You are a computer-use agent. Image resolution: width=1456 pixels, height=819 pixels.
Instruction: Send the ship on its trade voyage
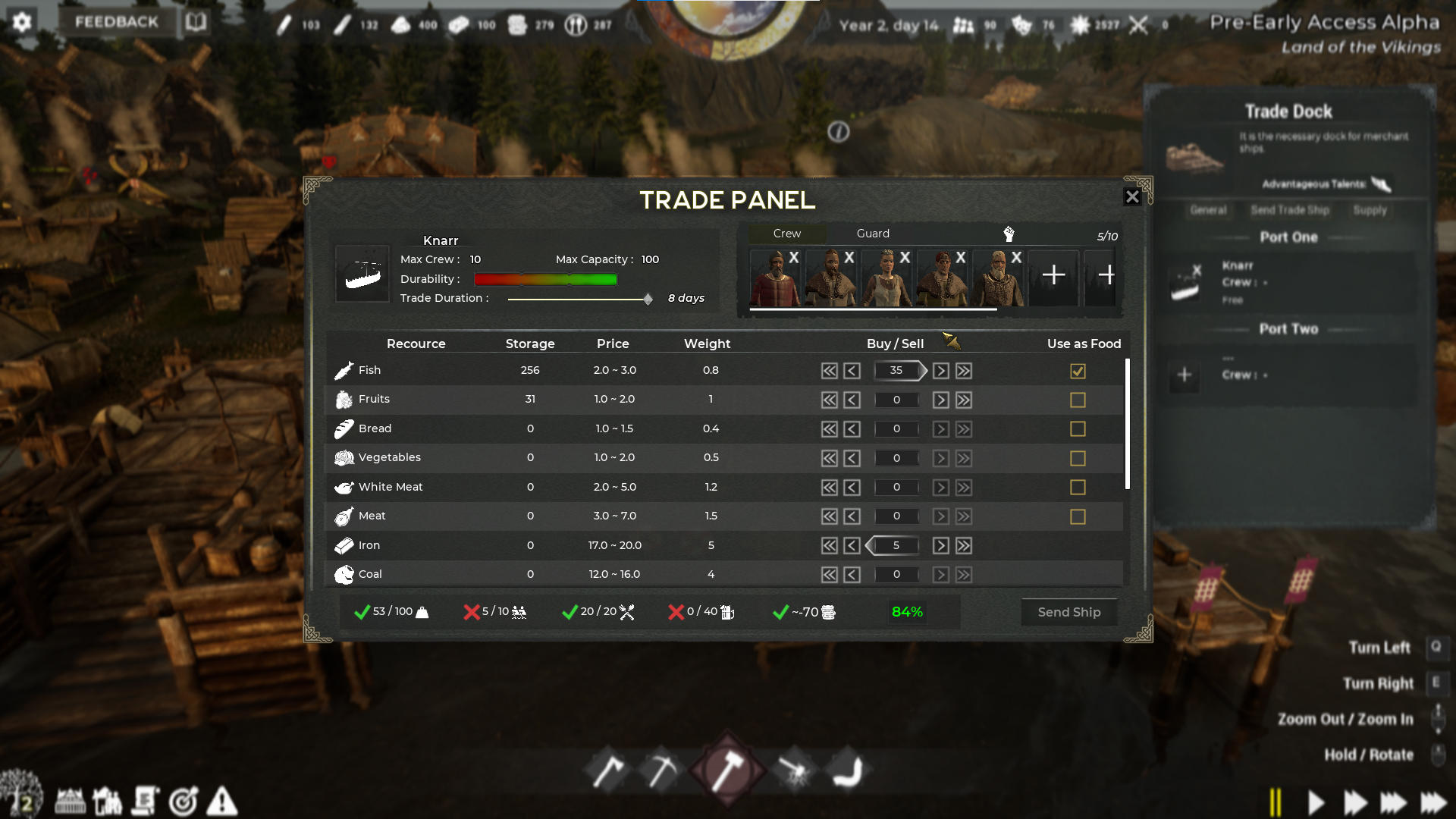(1068, 612)
